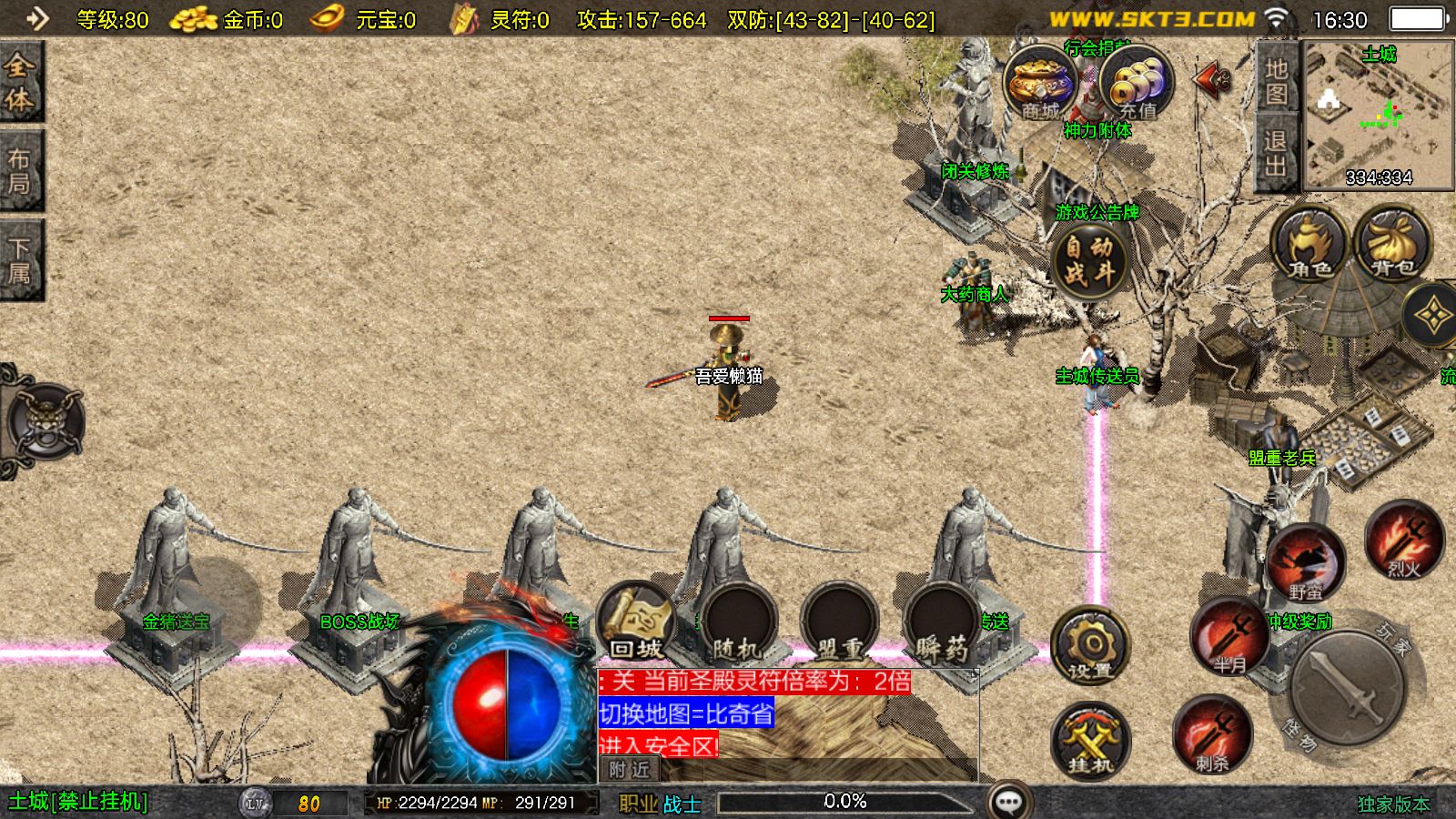
Task: Open the 土城 minimap
Action: [1379, 114]
